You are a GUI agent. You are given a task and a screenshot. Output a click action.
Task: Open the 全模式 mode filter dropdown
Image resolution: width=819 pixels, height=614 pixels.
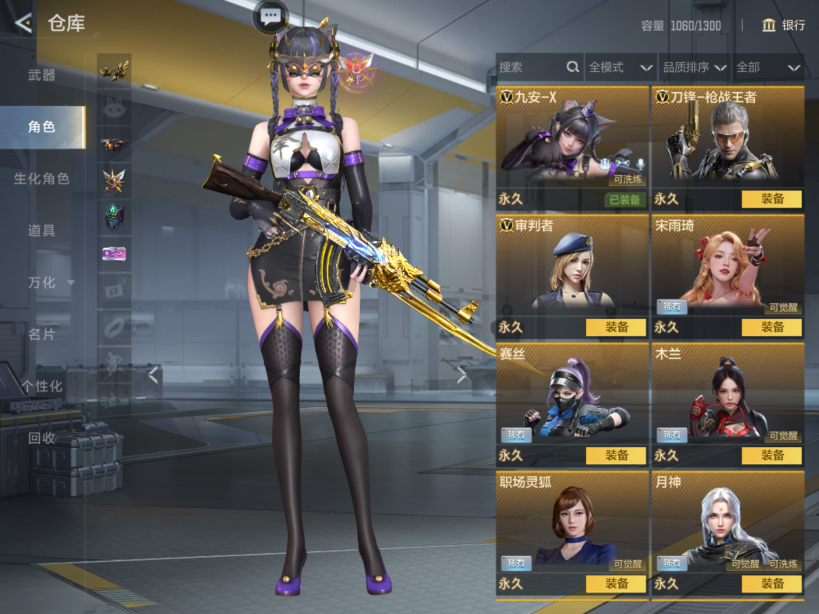coord(620,67)
